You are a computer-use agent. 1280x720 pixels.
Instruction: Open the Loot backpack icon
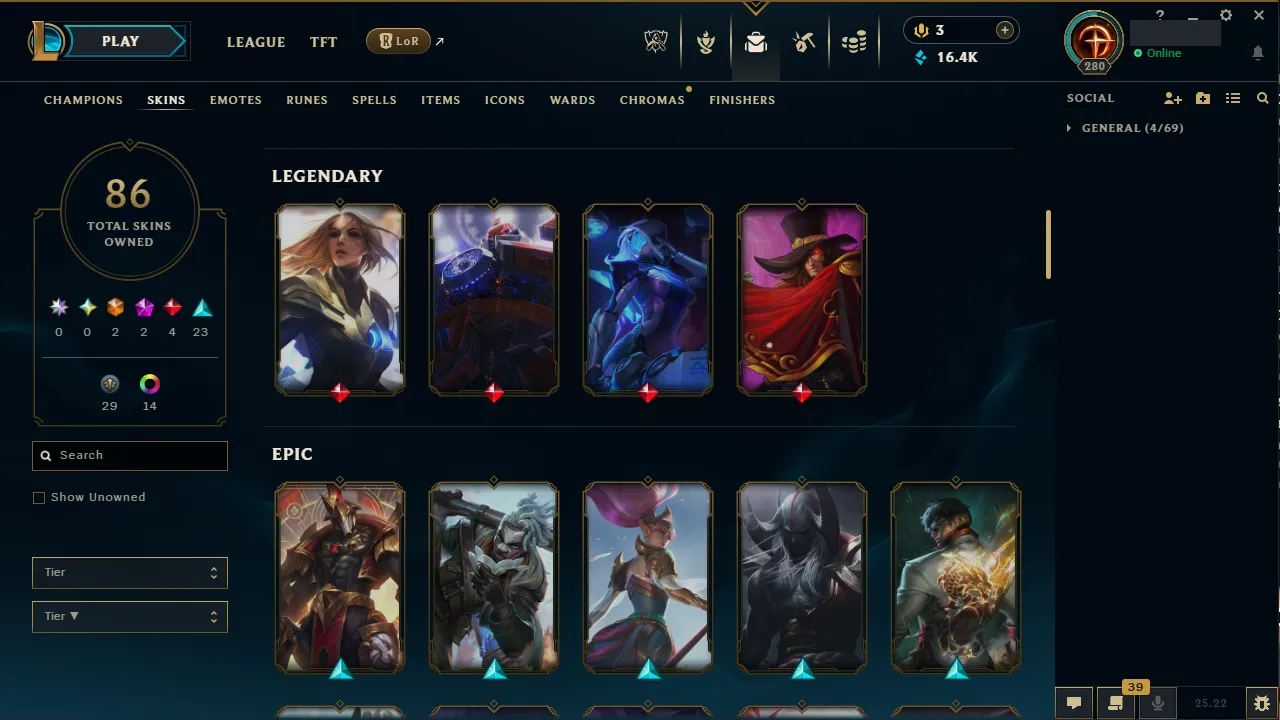coord(755,41)
